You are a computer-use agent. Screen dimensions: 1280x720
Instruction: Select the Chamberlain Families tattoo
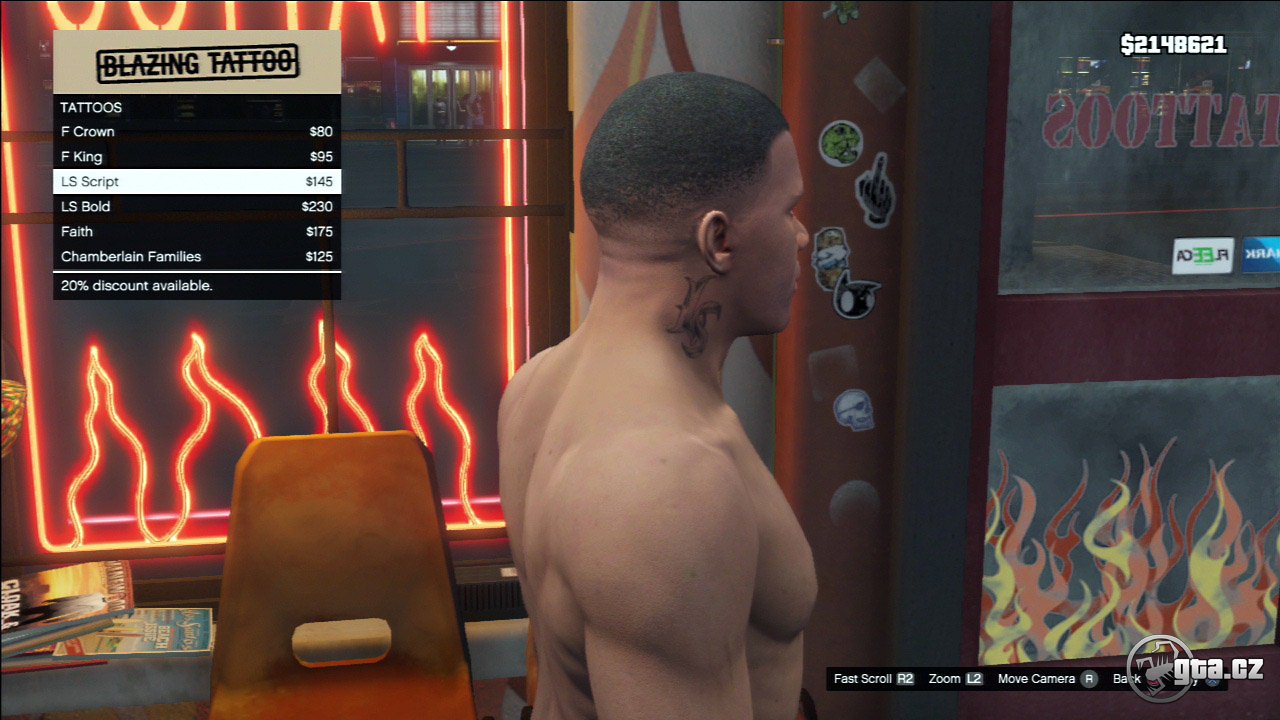pyautogui.click(x=196, y=257)
